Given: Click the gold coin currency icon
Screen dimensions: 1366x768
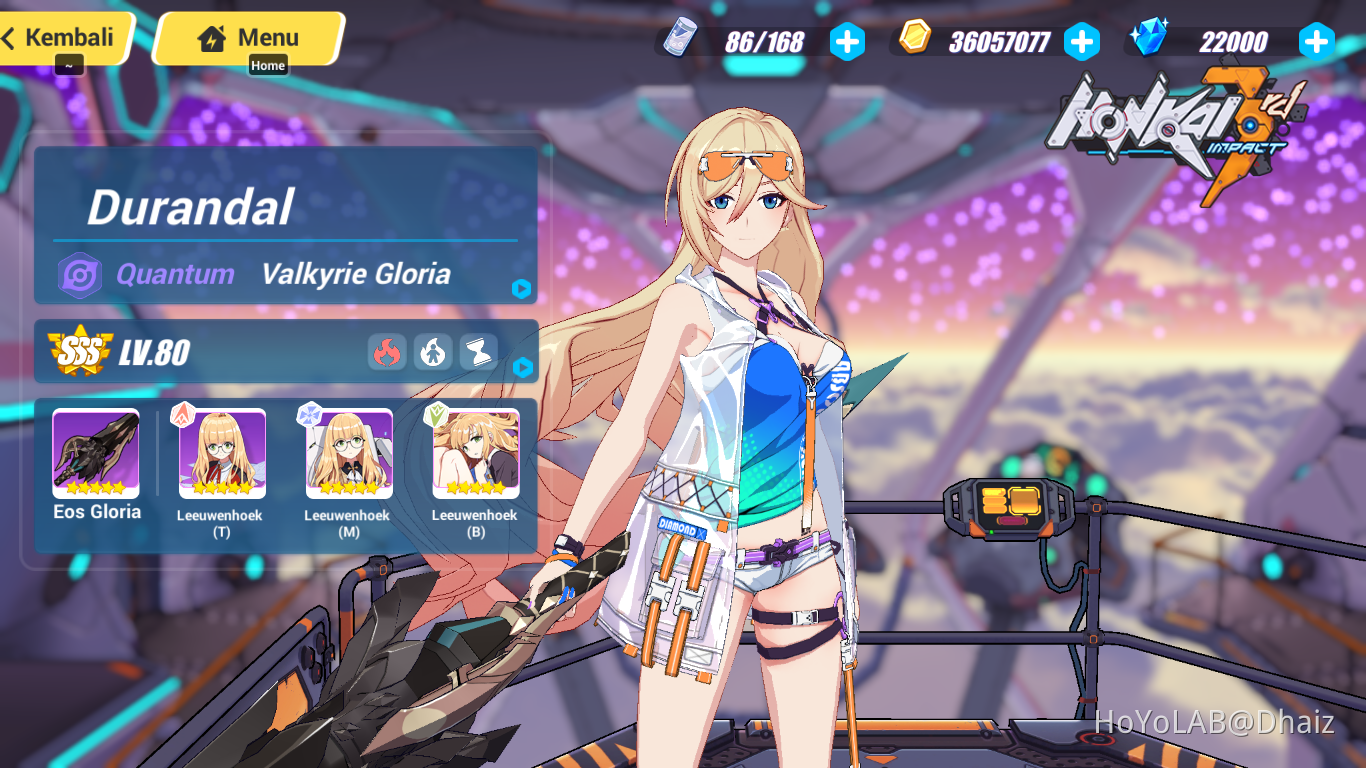Looking at the screenshot, I should (x=916, y=40).
